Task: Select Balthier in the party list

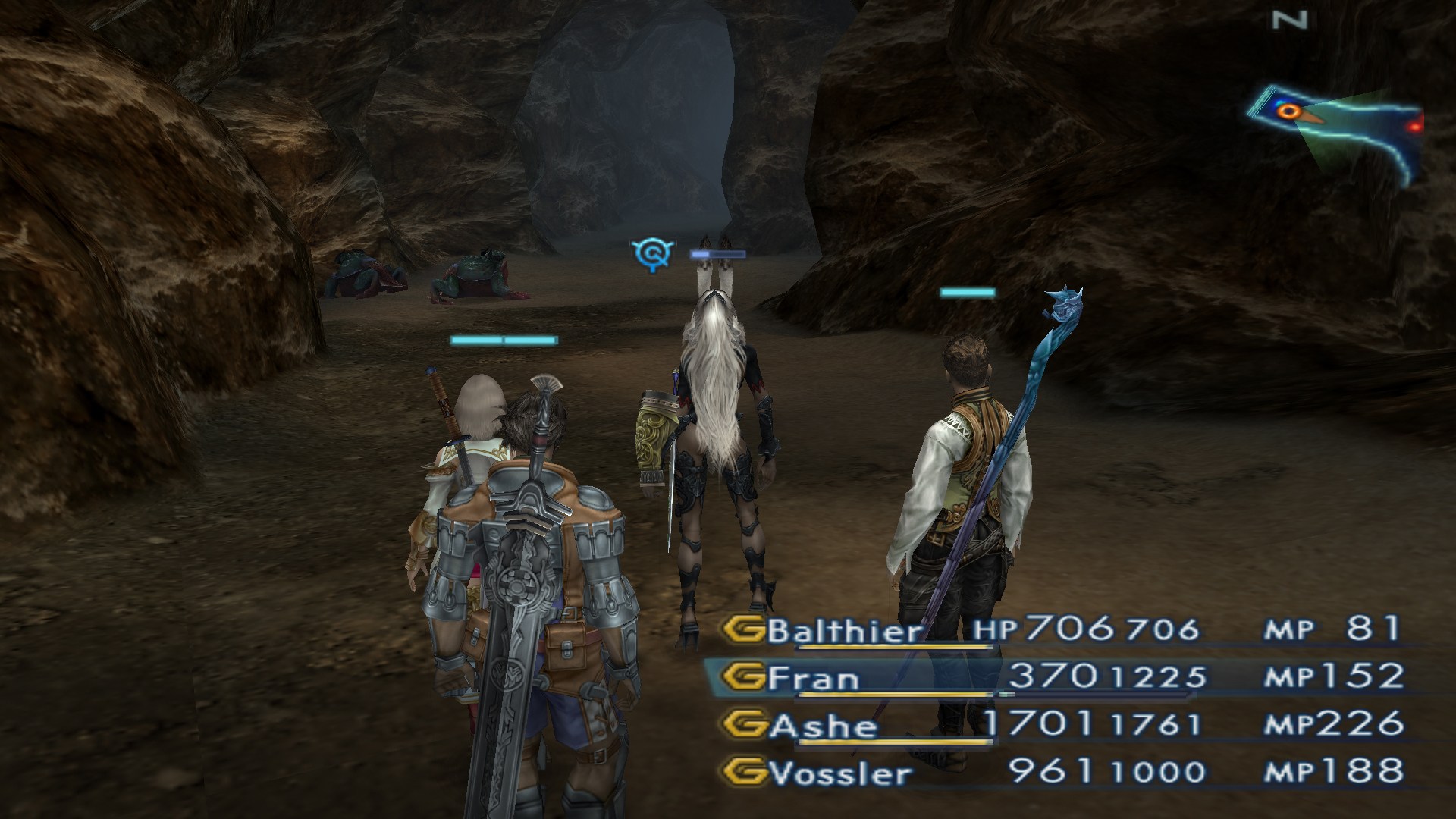Action: pos(844,631)
